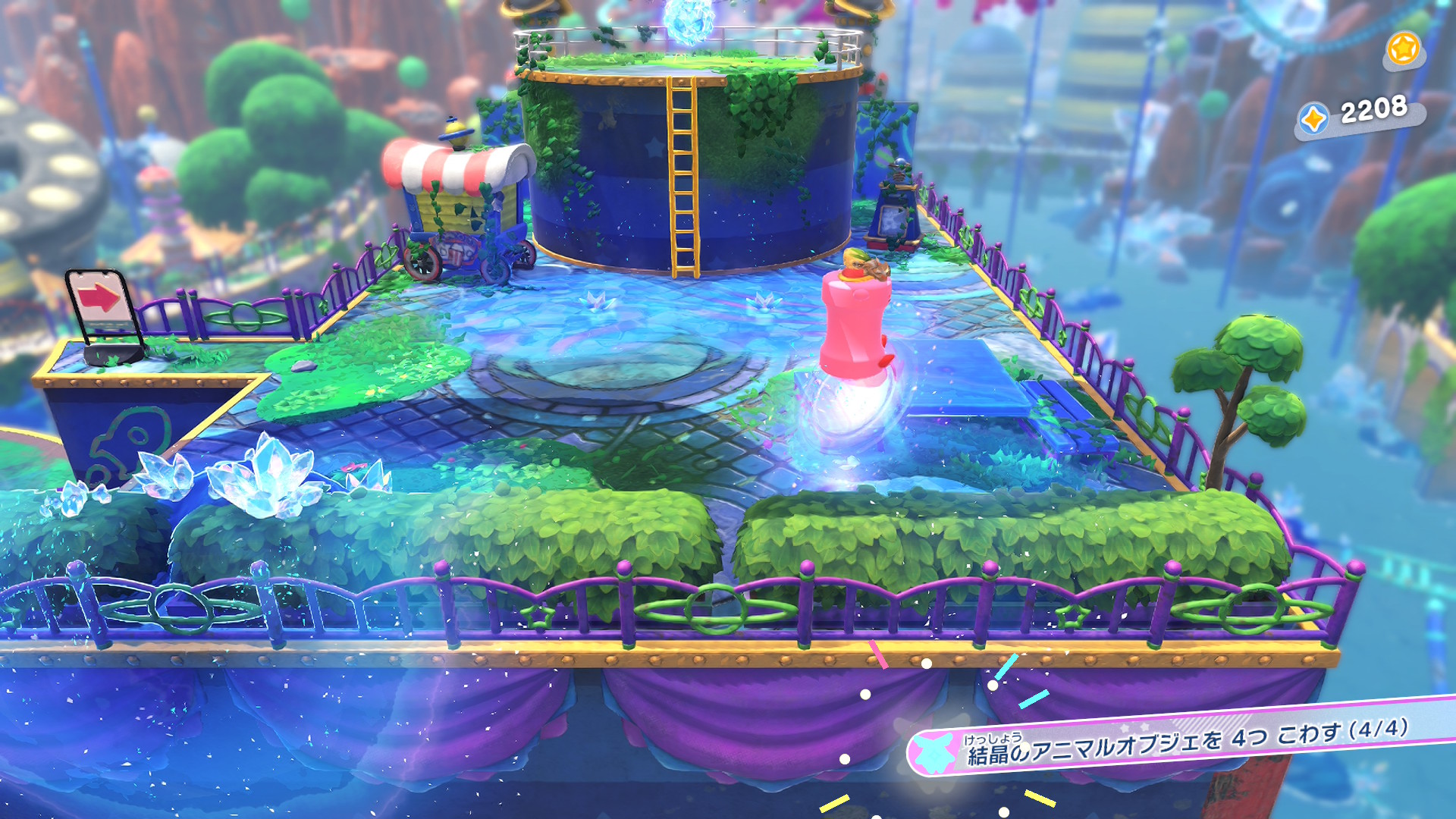1456x819 pixels.
Task: Select the gold star medal icon
Action: tap(1403, 49)
